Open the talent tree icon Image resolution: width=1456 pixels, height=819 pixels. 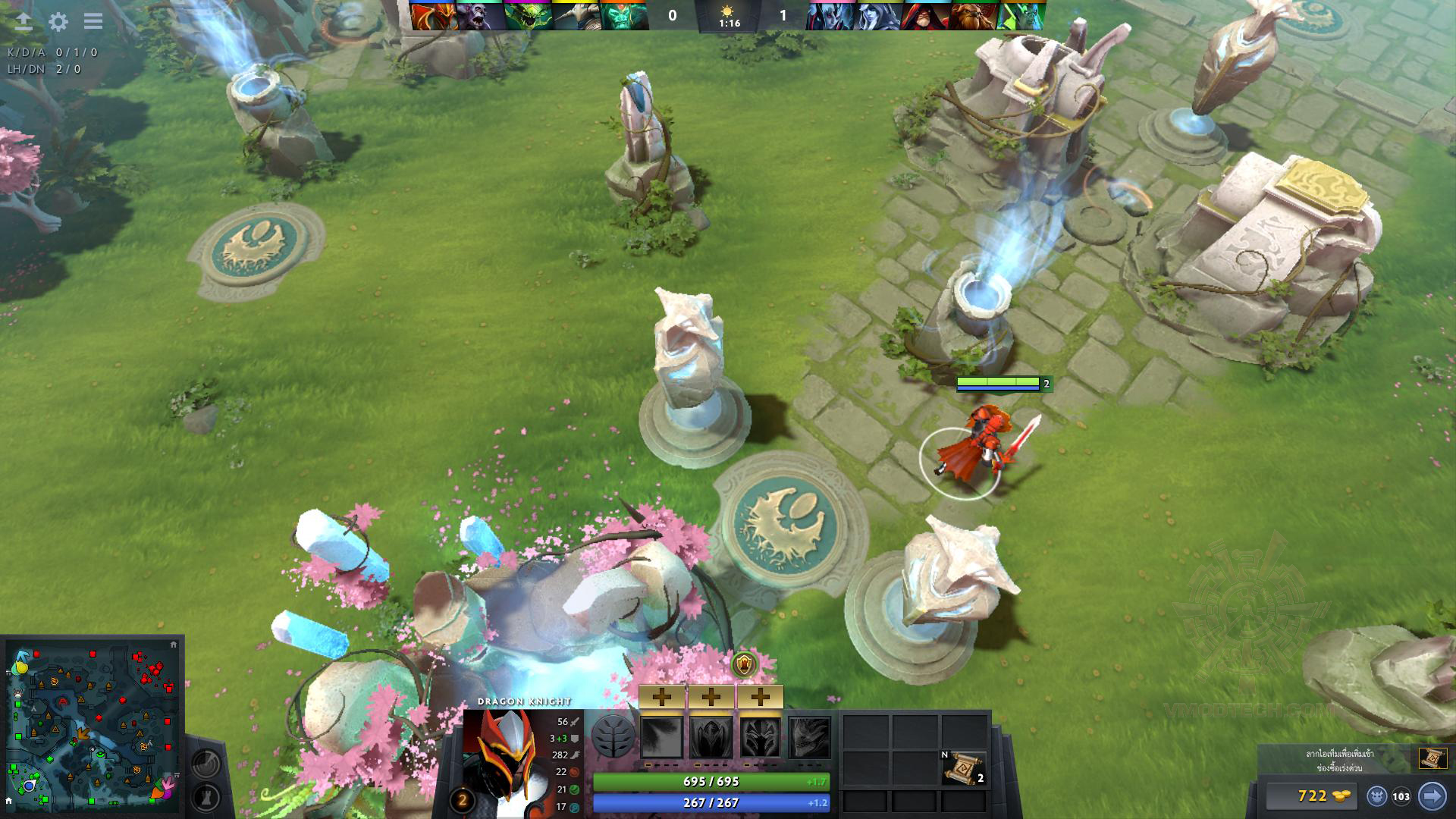pos(613,736)
